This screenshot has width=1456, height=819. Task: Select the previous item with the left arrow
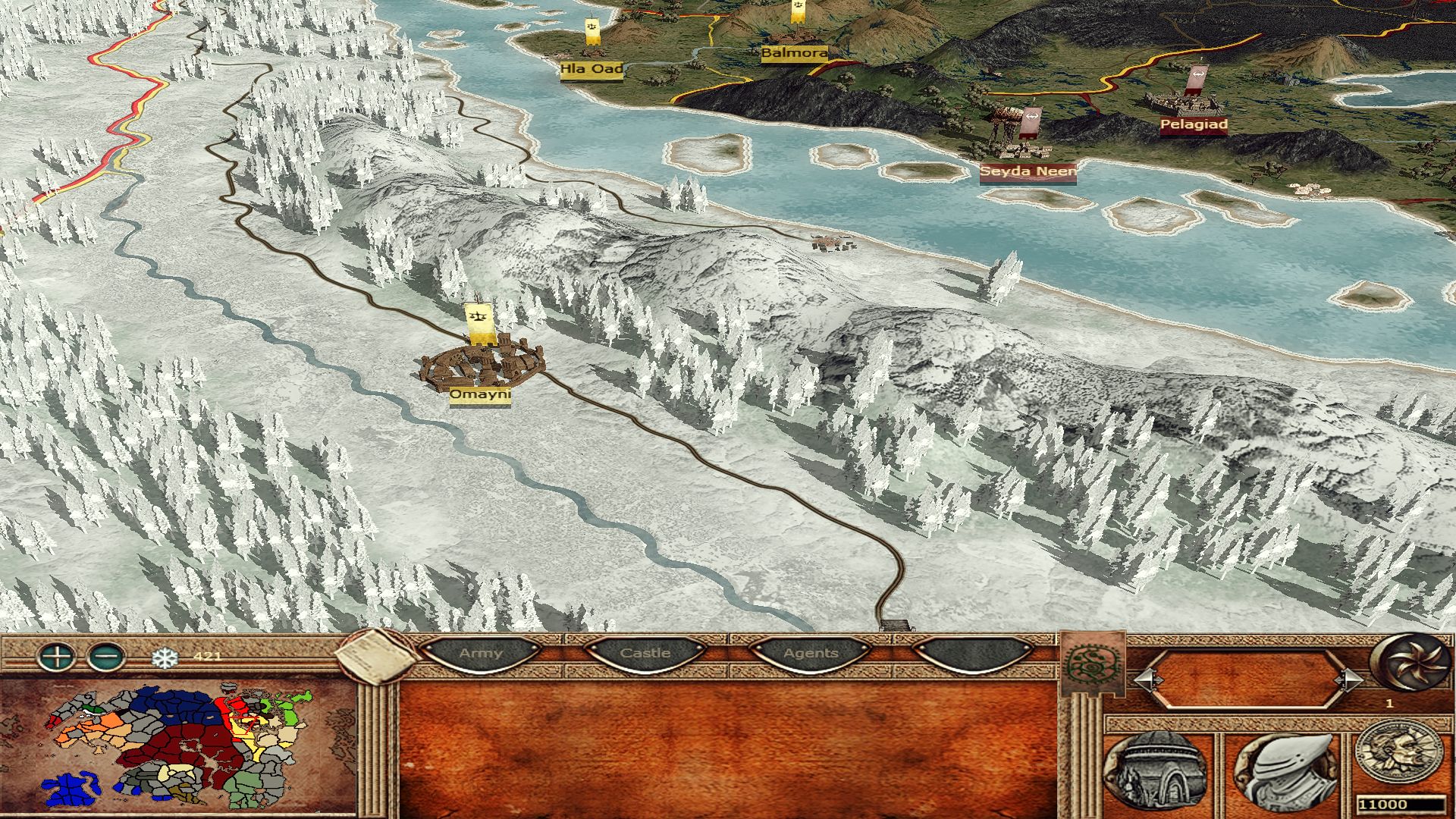1148,679
